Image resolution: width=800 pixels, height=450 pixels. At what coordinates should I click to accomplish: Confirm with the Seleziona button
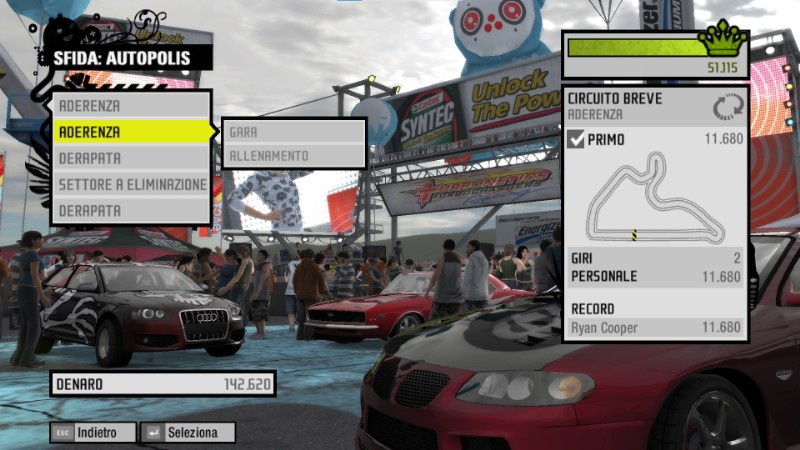pos(189,433)
